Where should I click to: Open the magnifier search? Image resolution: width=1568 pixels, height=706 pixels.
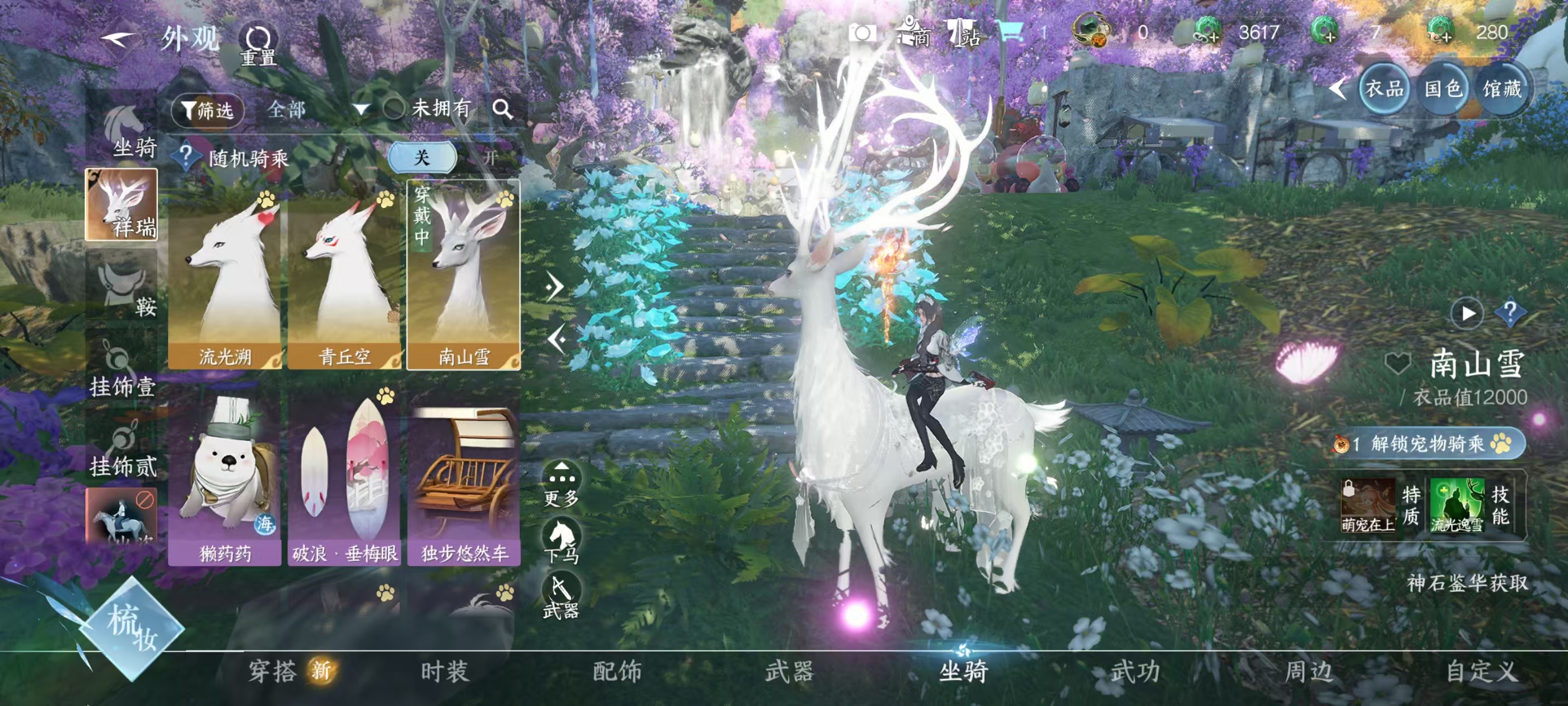coord(502,109)
